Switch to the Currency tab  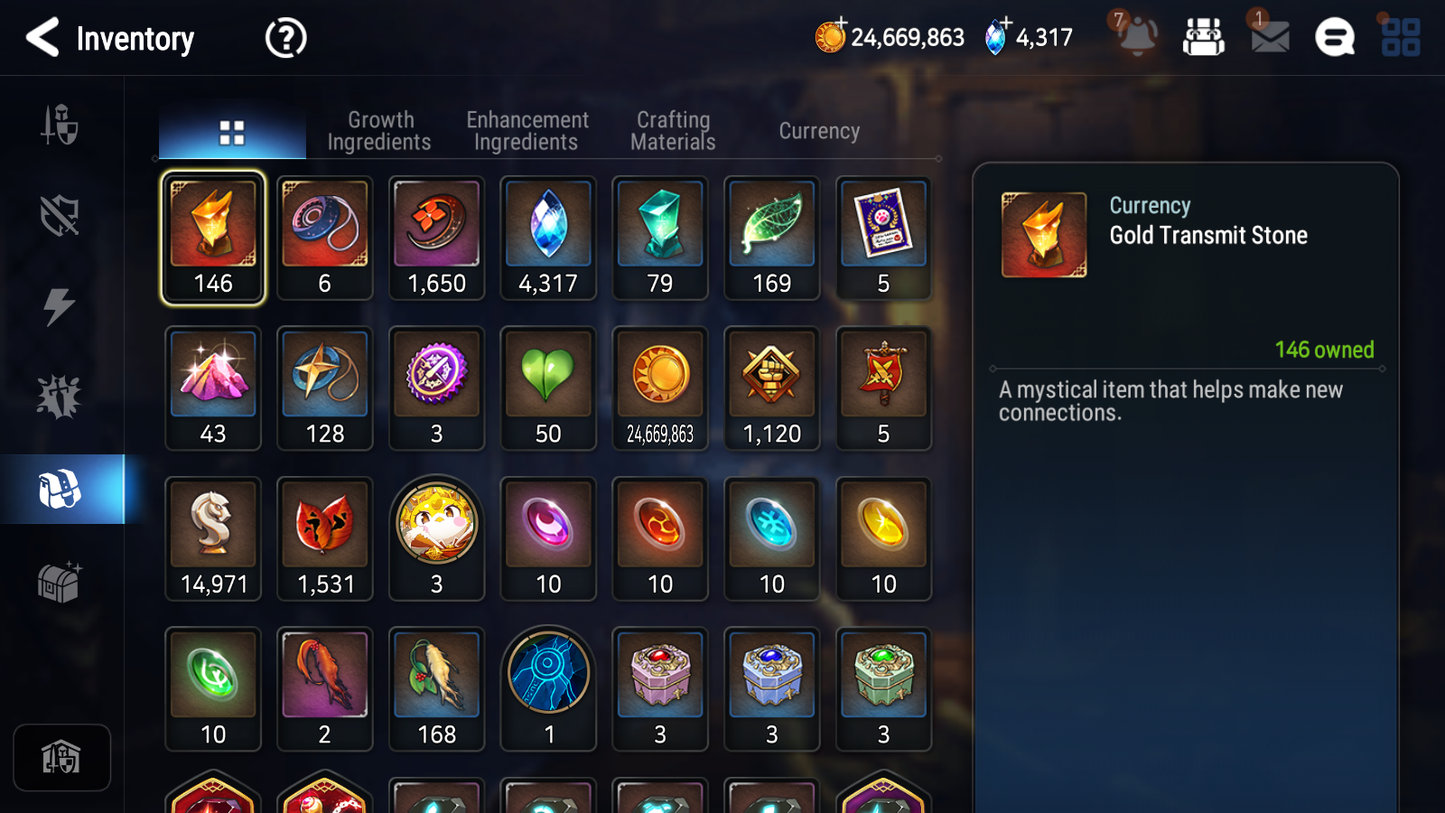(818, 130)
